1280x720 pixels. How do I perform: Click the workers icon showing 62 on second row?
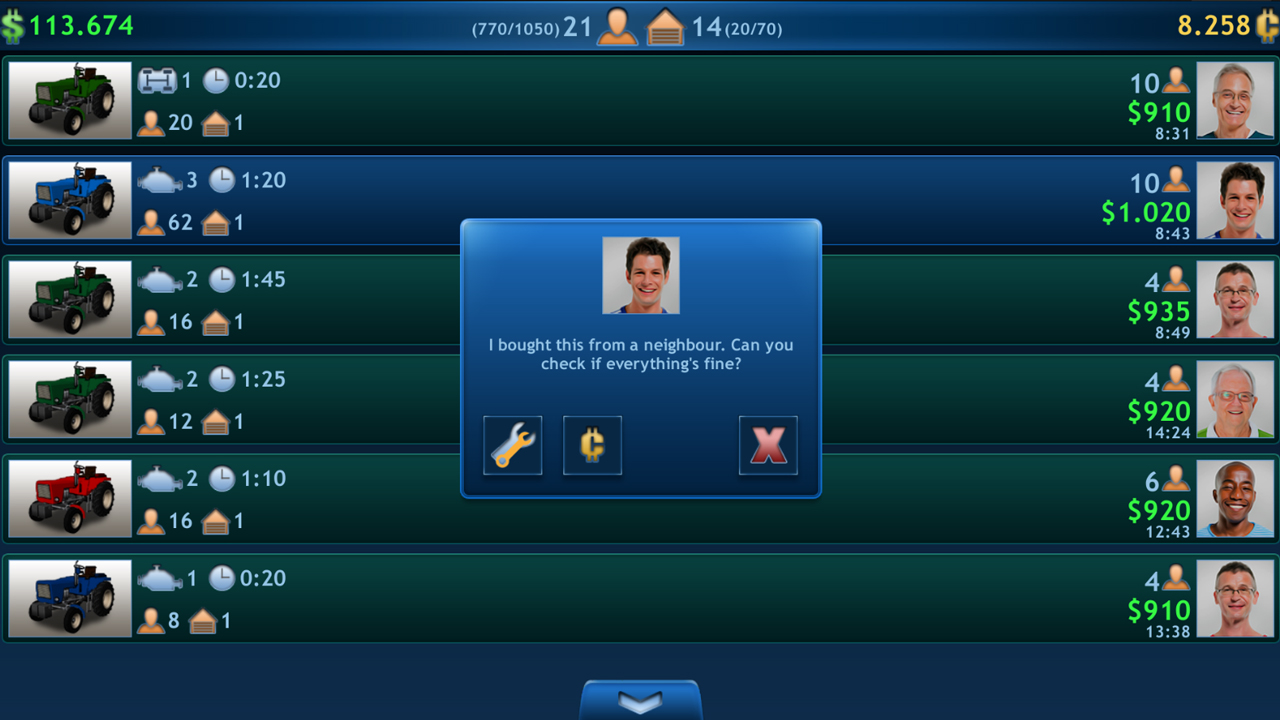pyautogui.click(x=150, y=222)
